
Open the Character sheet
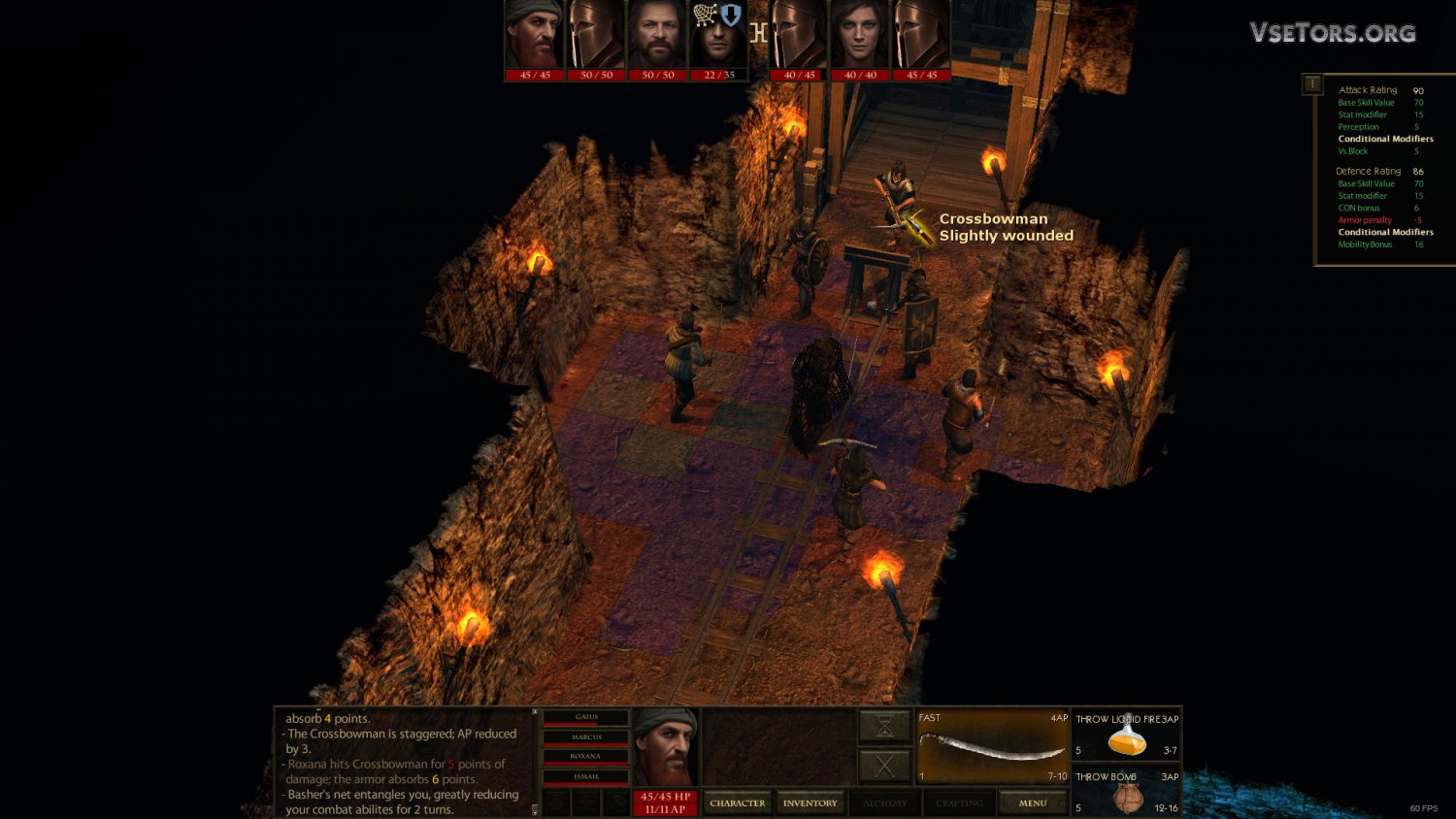pos(737,803)
